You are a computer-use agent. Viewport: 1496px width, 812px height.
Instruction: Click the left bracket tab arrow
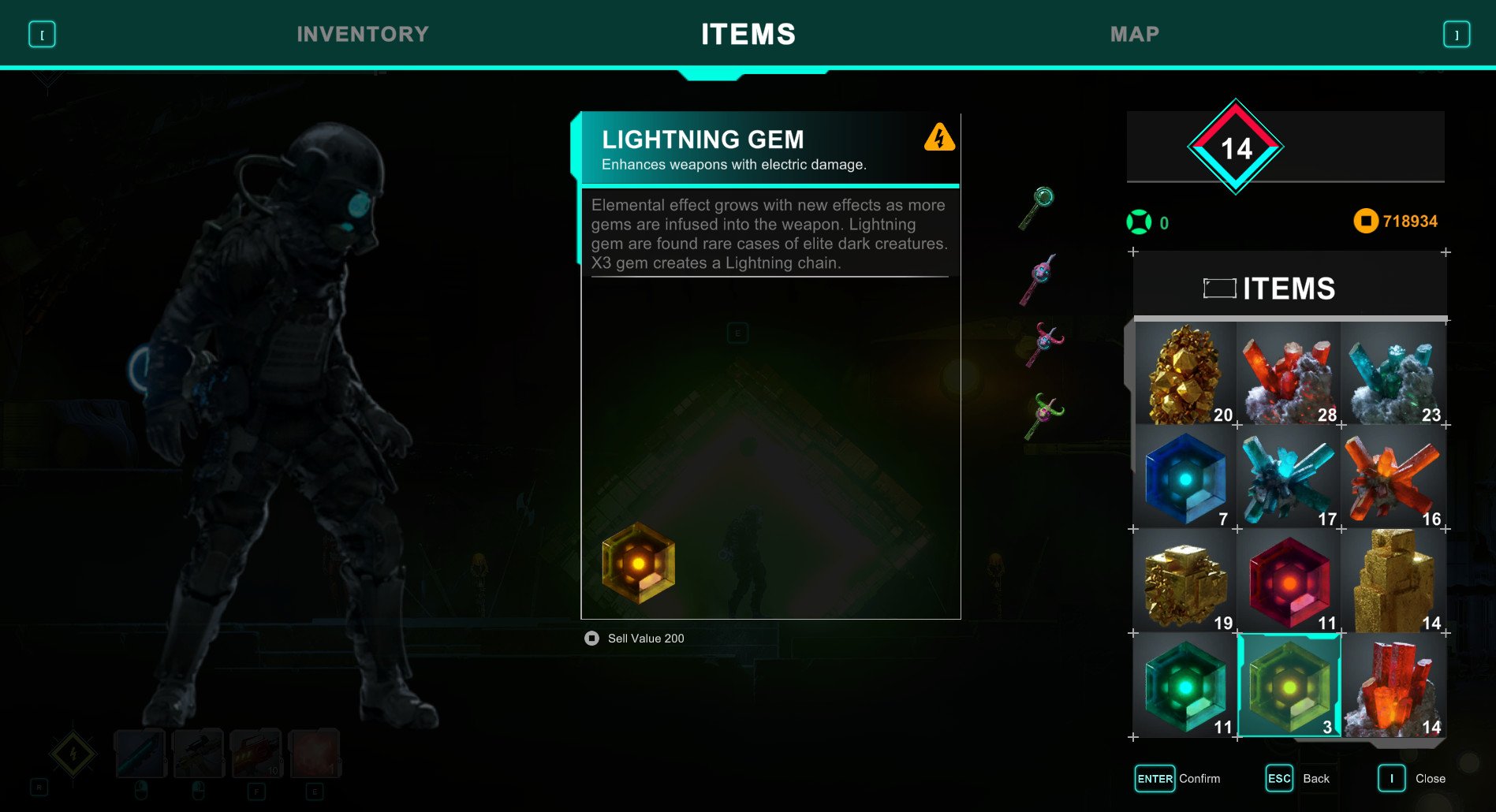42,35
